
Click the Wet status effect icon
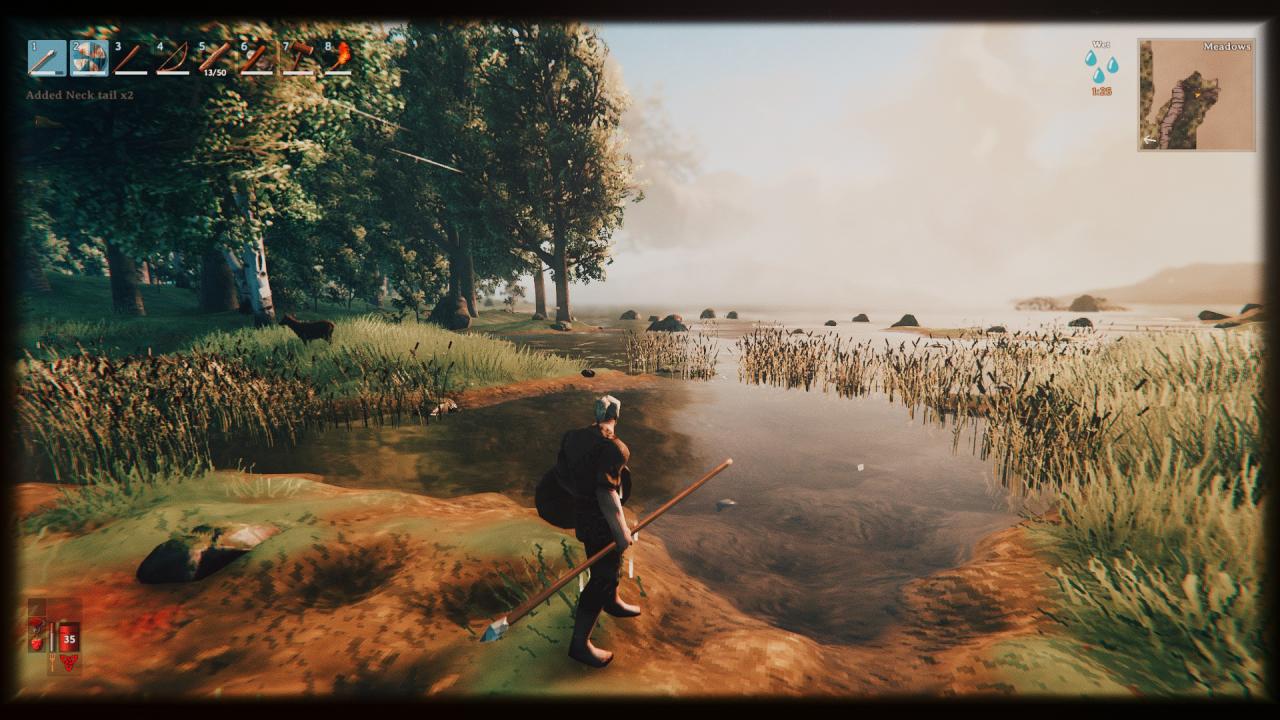[1101, 66]
